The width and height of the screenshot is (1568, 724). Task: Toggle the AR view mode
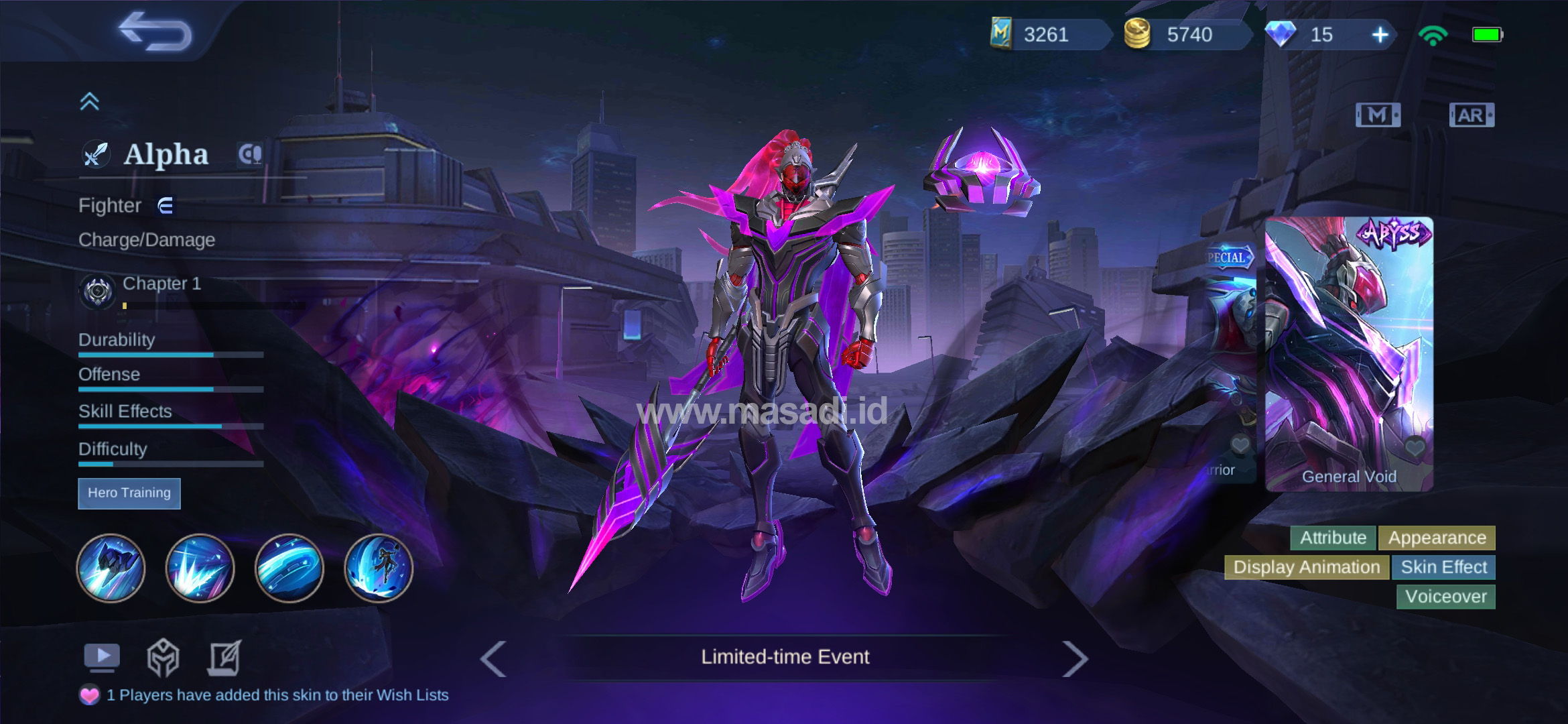pyautogui.click(x=1472, y=114)
